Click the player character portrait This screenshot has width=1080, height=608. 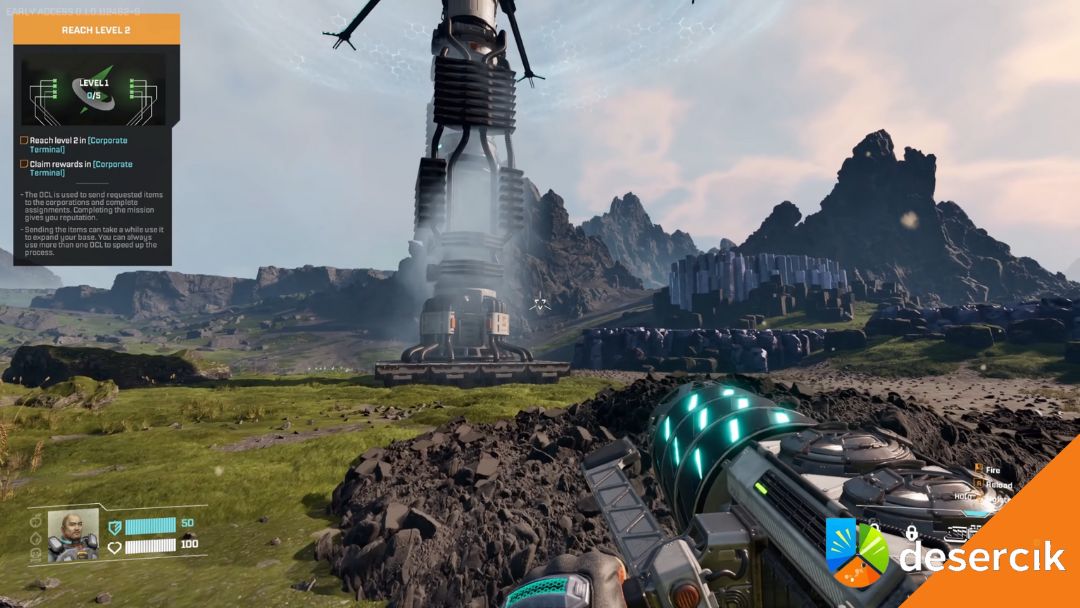point(73,535)
